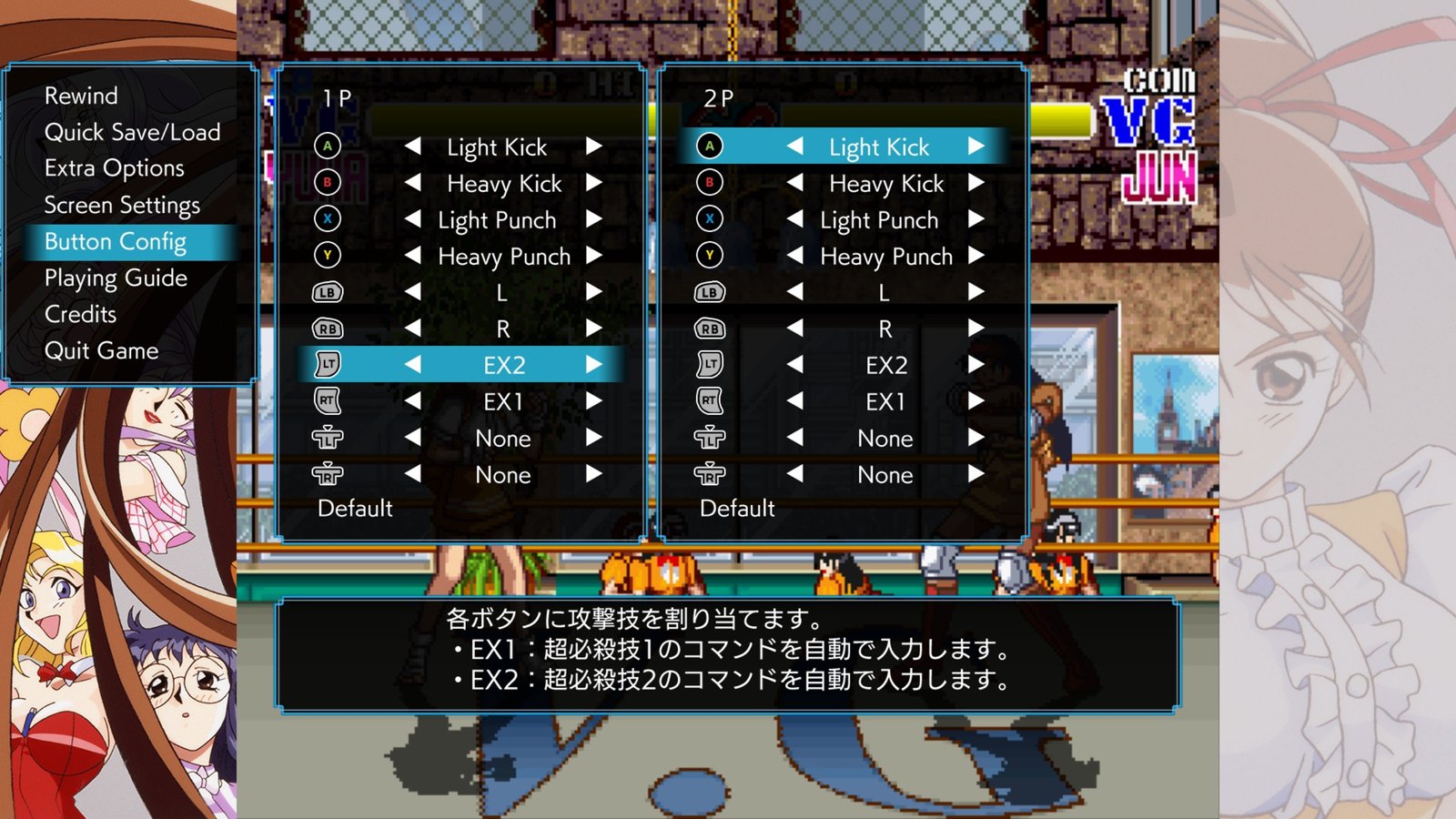This screenshot has width=1456, height=819.
Task: Open Extra Options
Action: 114,168
